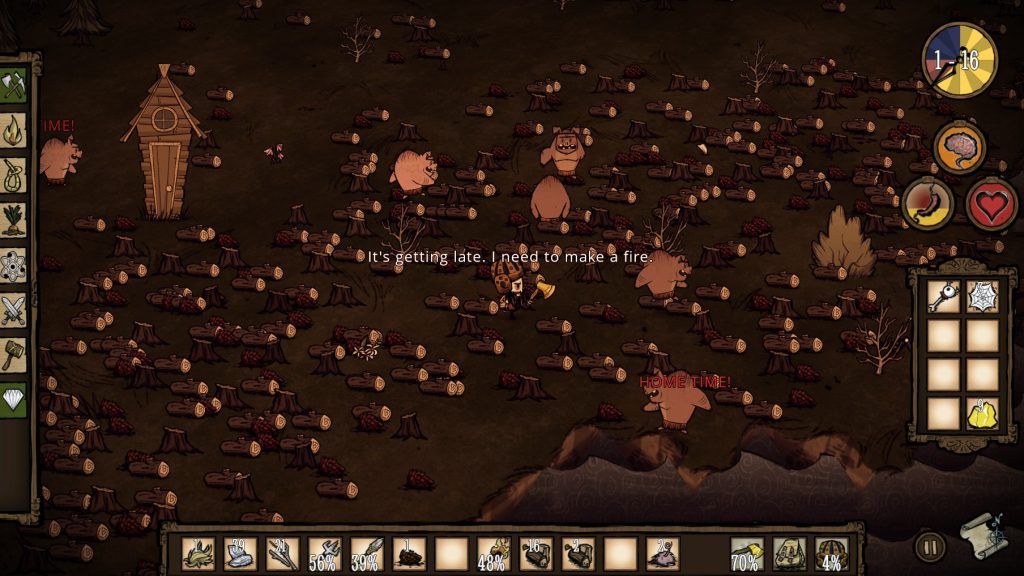Select the Refine diamond crafting tab

coord(14,399)
